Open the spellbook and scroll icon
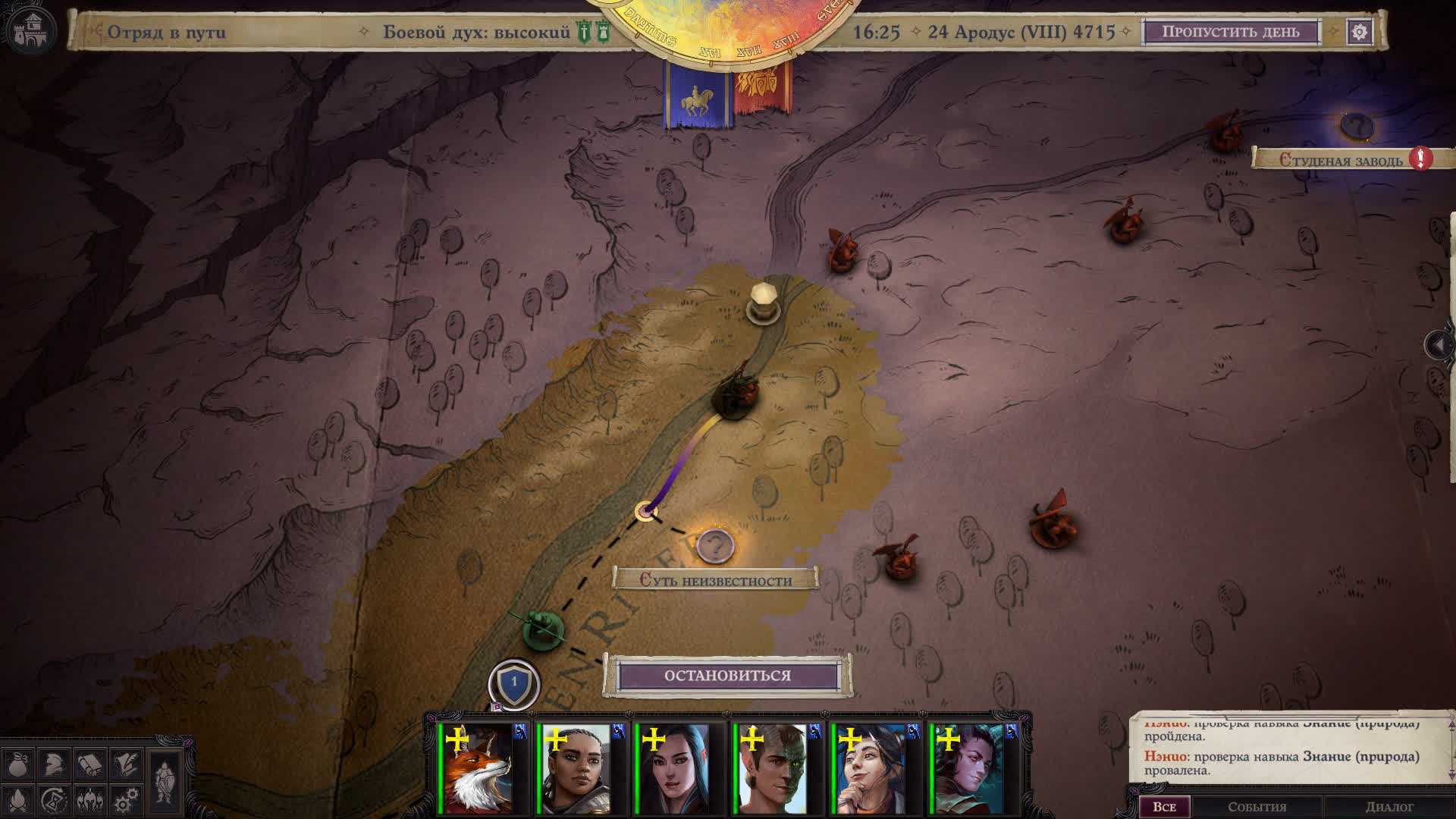Viewport: 1456px width, 819px height. pyautogui.click(x=90, y=764)
